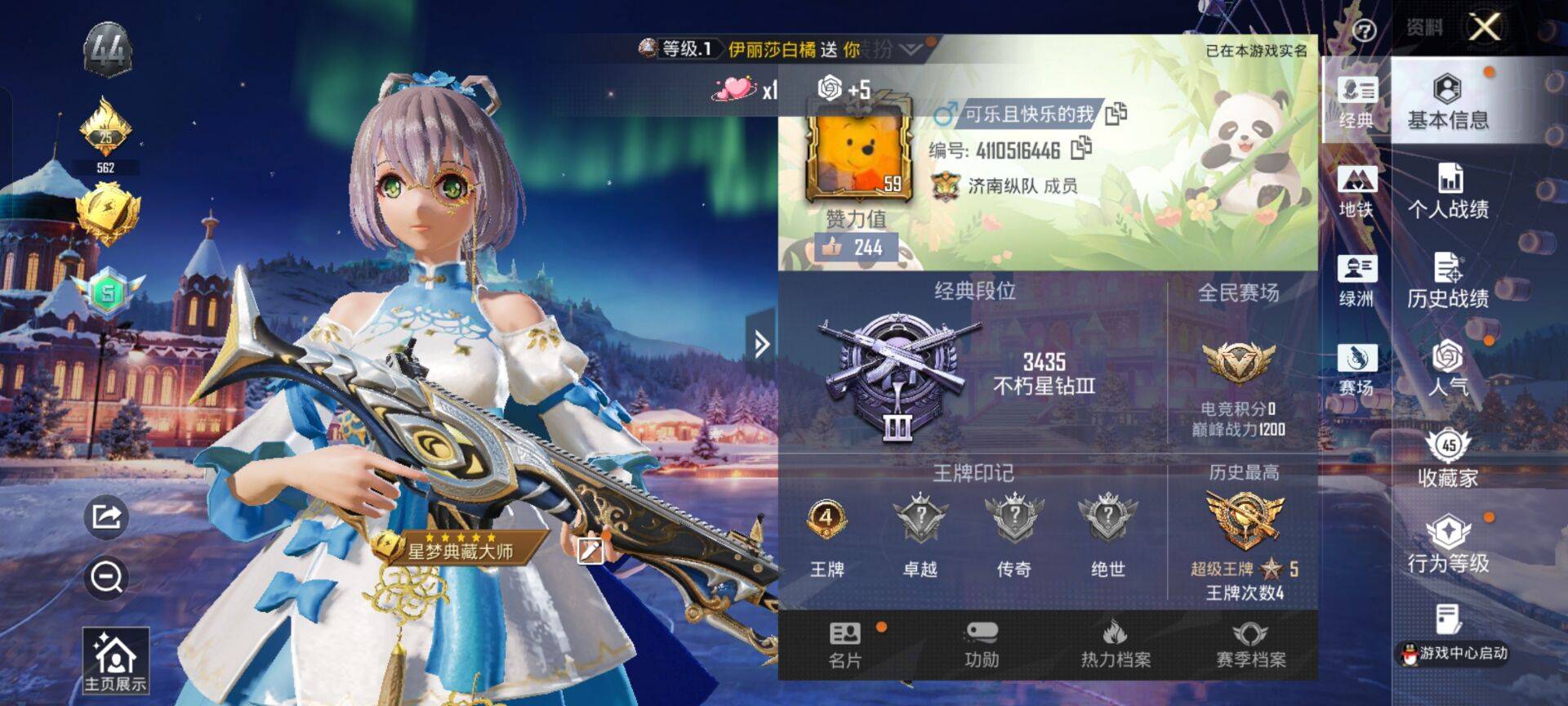Open the help question mark icon
Screen dimensions: 1568x706
pos(1364,31)
